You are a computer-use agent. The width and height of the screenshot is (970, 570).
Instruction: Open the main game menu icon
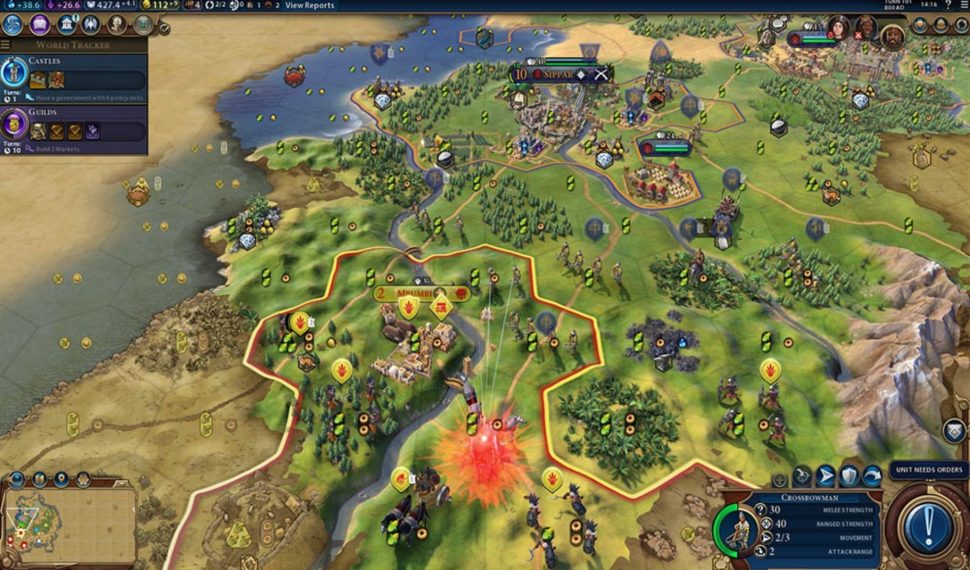click(963, 6)
